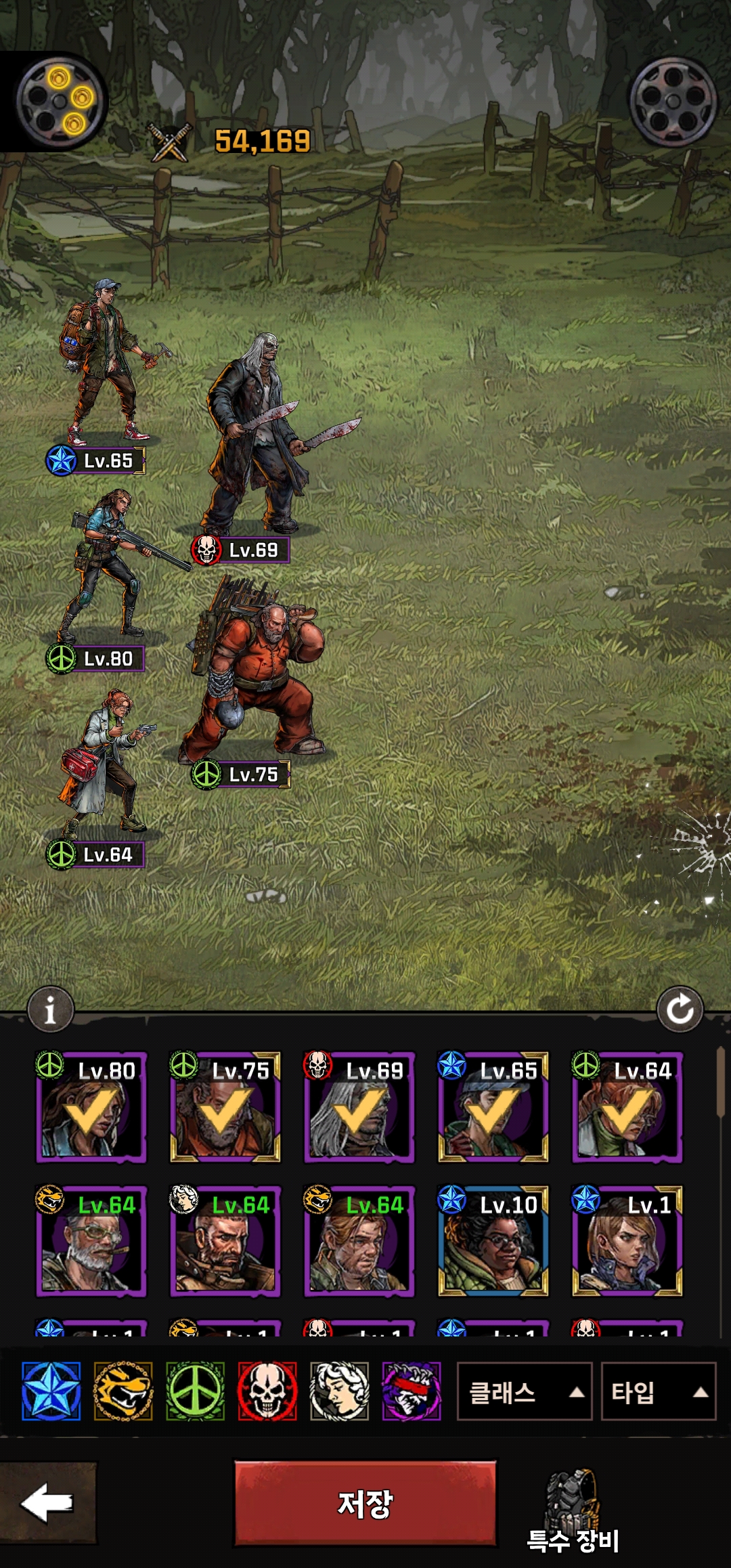Filter heroes by the tiger faction icon
731x1568 pixels.
tap(123, 1391)
